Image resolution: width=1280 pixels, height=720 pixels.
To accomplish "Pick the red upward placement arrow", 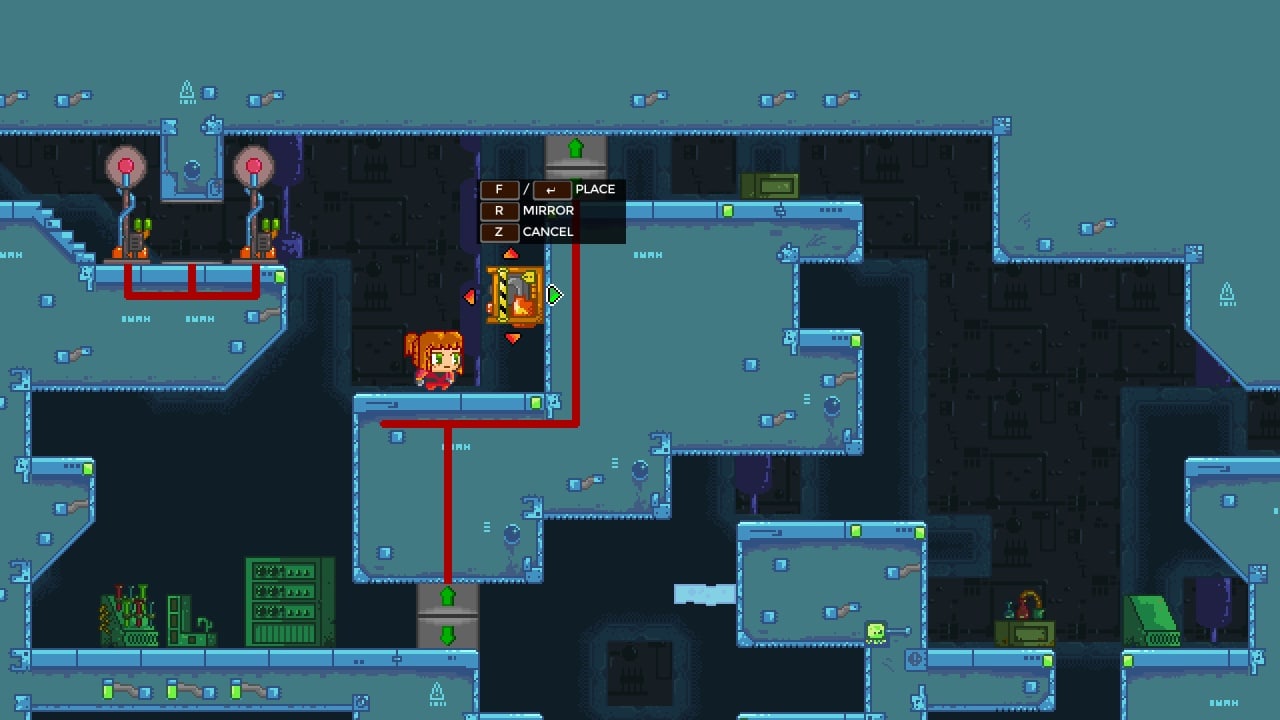I will [x=512, y=254].
